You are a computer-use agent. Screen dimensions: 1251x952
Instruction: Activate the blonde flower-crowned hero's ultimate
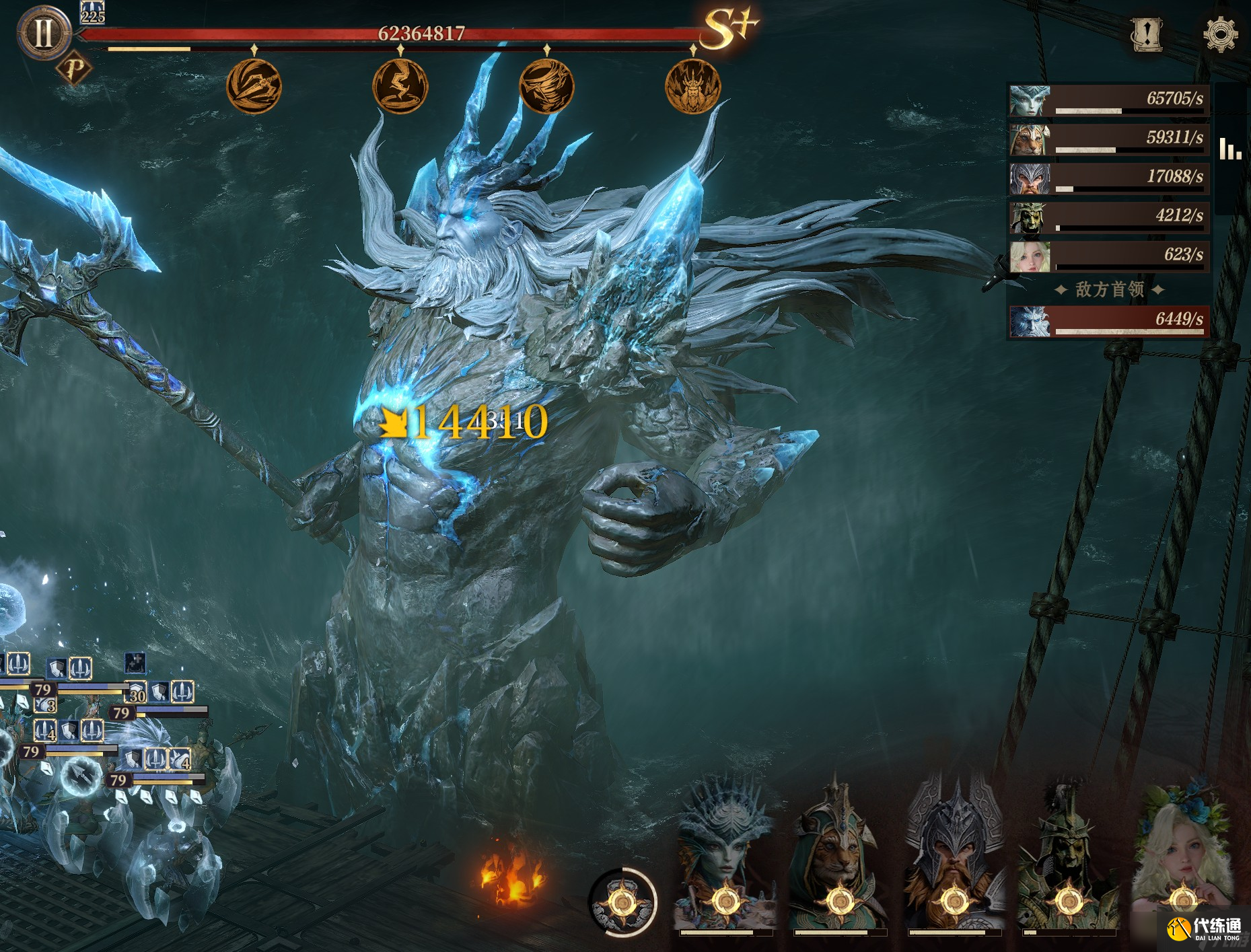click(1182, 900)
